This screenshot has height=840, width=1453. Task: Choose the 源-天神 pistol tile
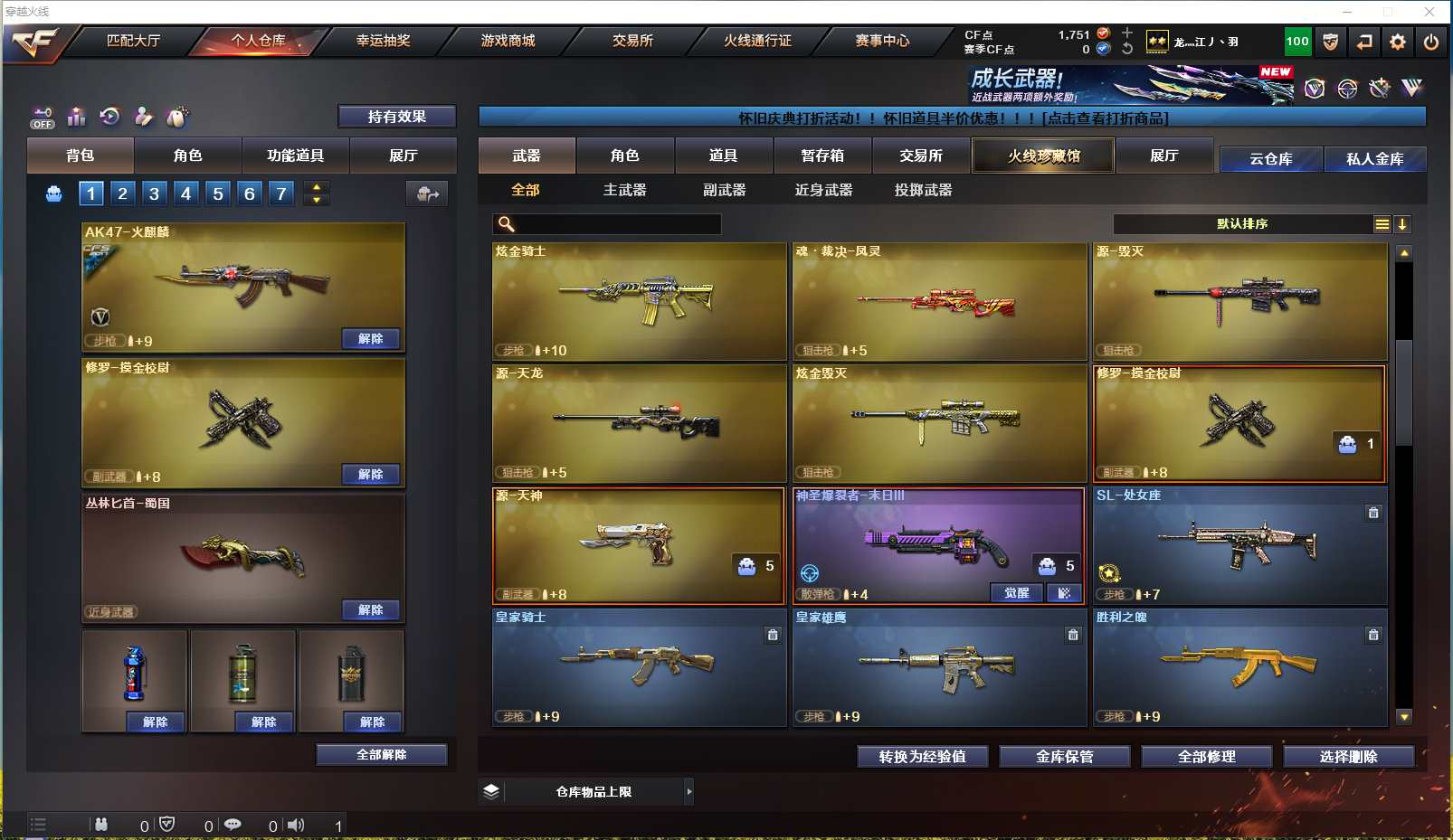point(639,545)
